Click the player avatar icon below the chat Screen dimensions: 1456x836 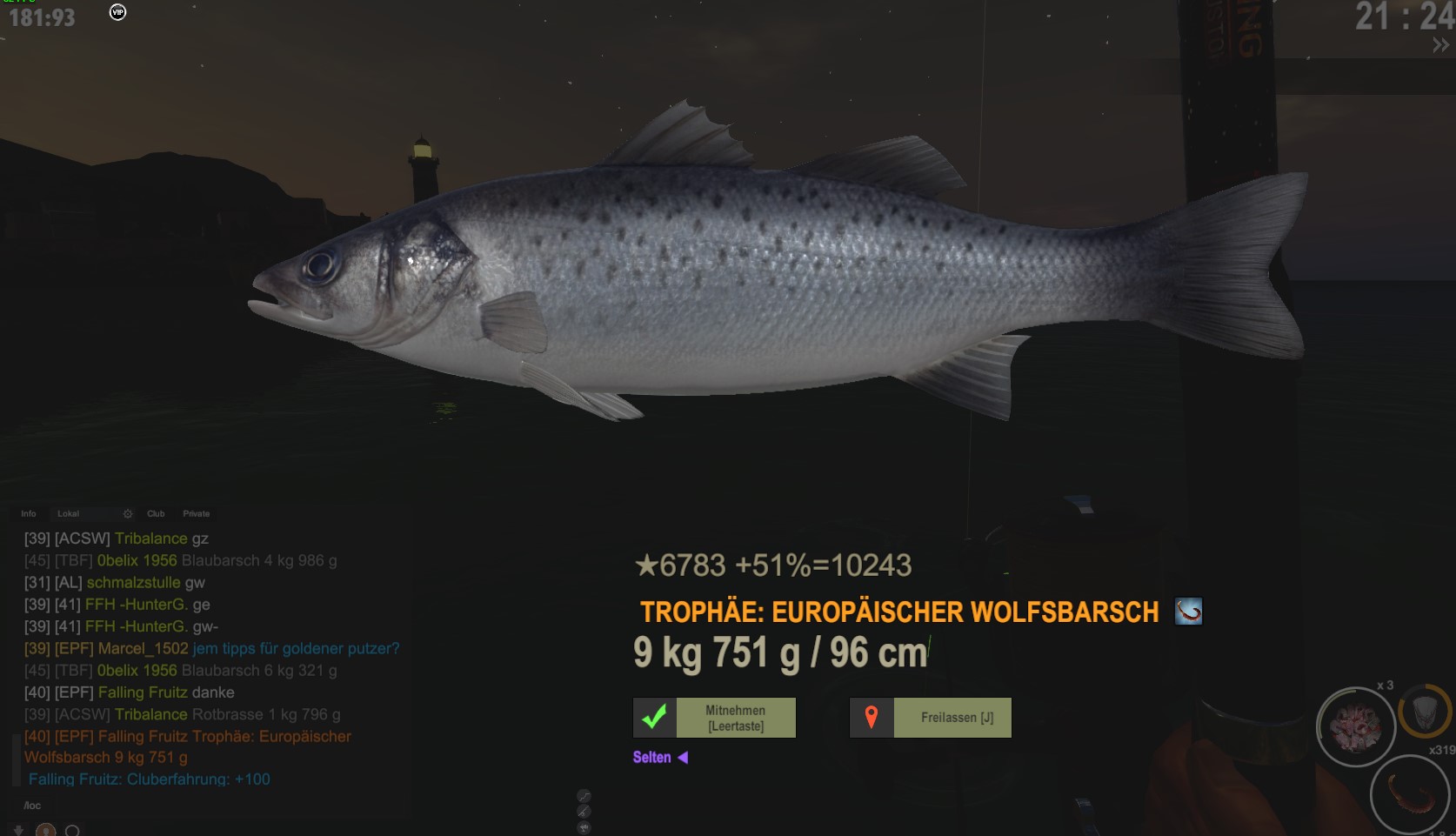click(46, 831)
